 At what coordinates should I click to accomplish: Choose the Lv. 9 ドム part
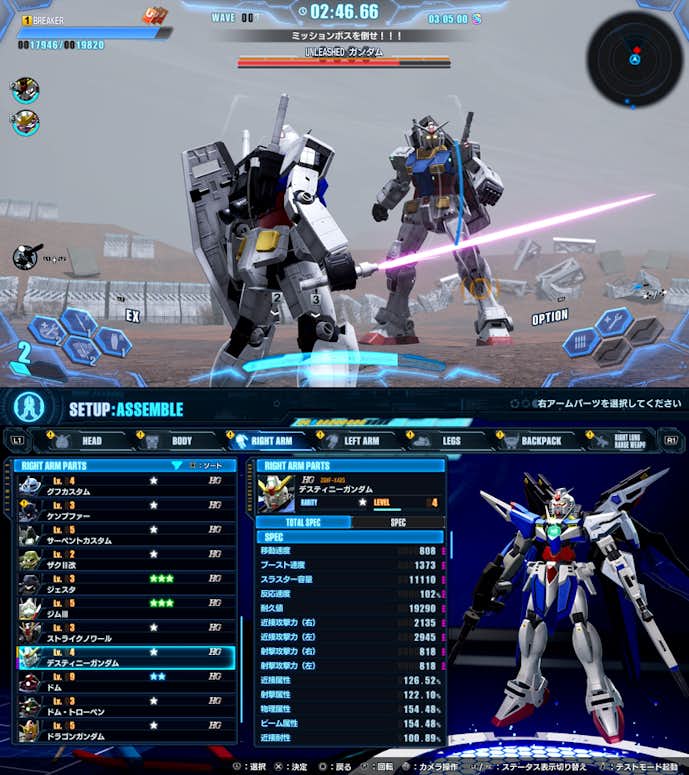coord(126,682)
